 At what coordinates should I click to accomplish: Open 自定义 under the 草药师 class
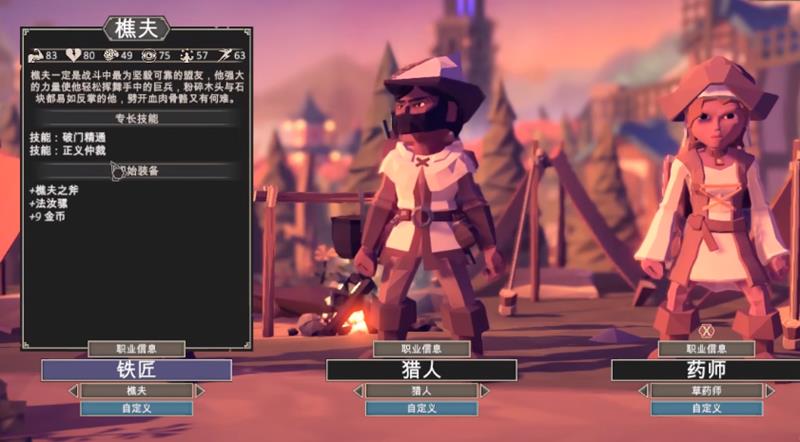[706, 408]
